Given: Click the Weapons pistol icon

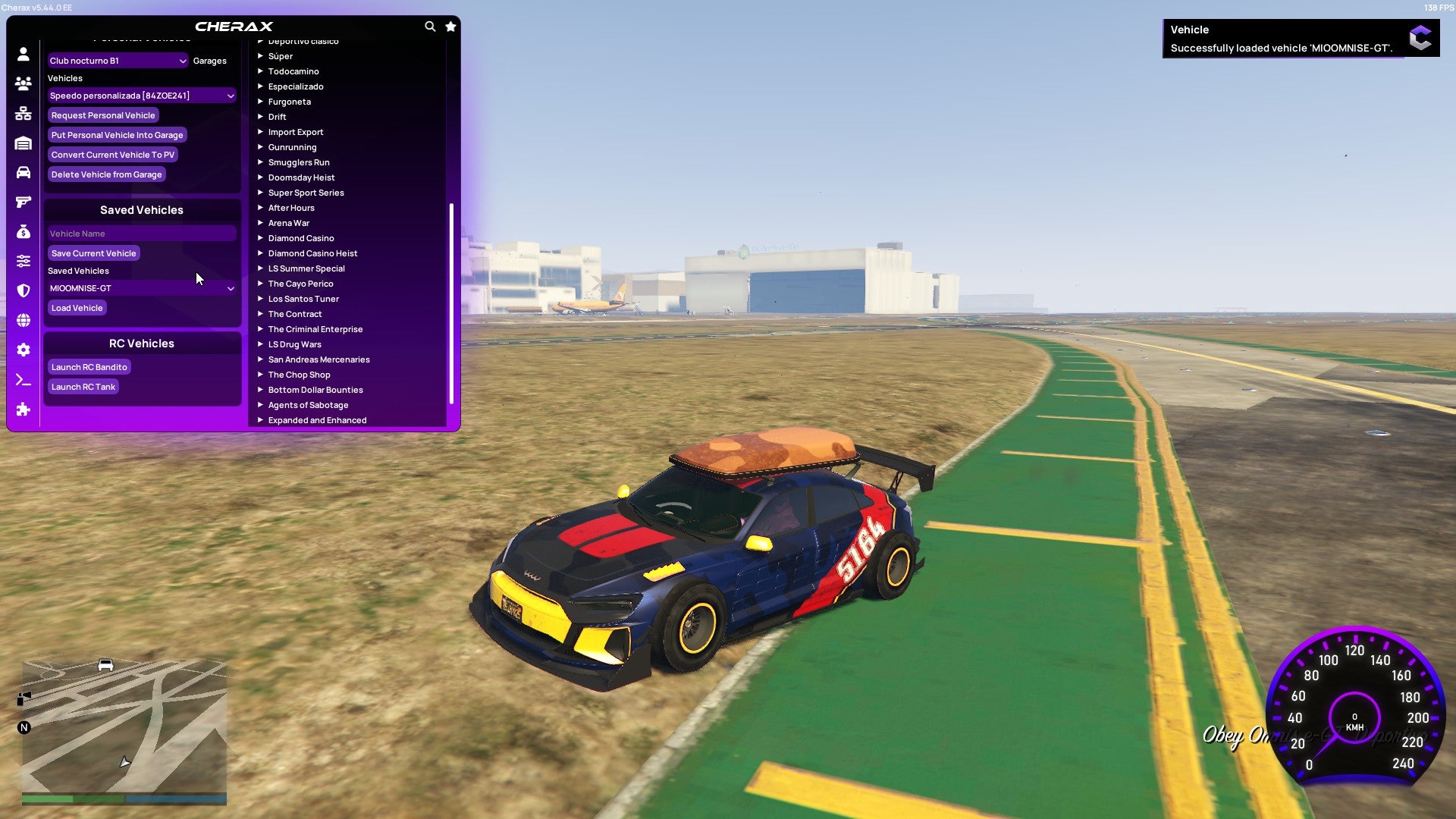Looking at the screenshot, I should point(23,201).
